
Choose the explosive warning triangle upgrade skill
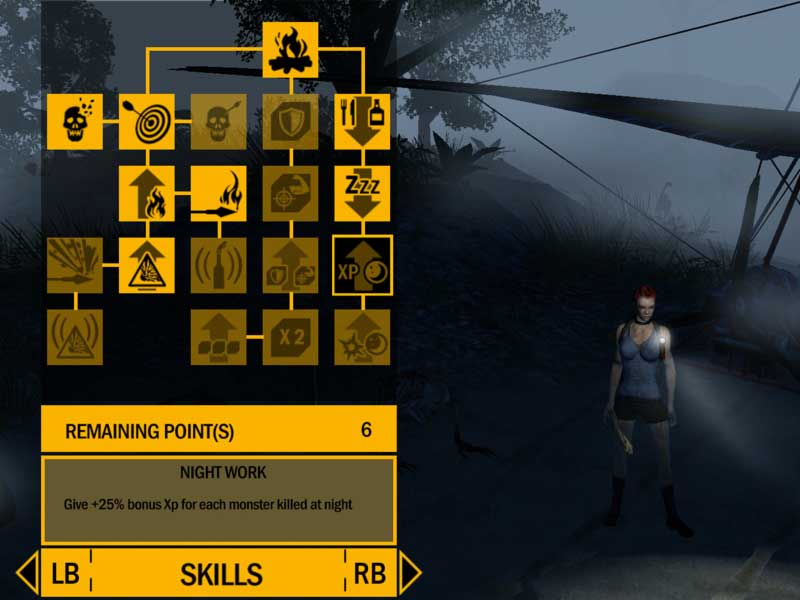(x=147, y=265)
